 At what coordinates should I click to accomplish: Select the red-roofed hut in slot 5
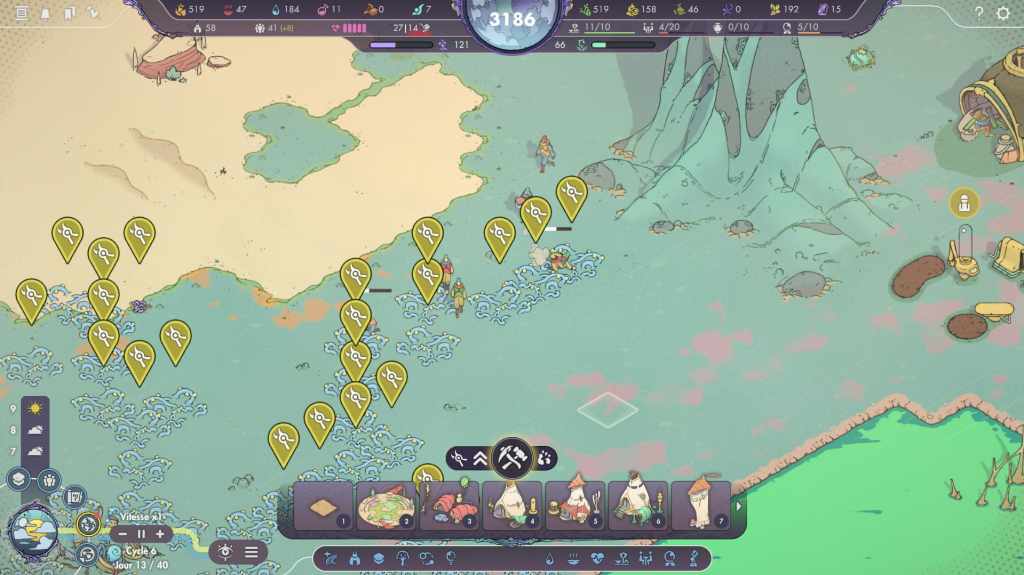click(x=575, y=505)
